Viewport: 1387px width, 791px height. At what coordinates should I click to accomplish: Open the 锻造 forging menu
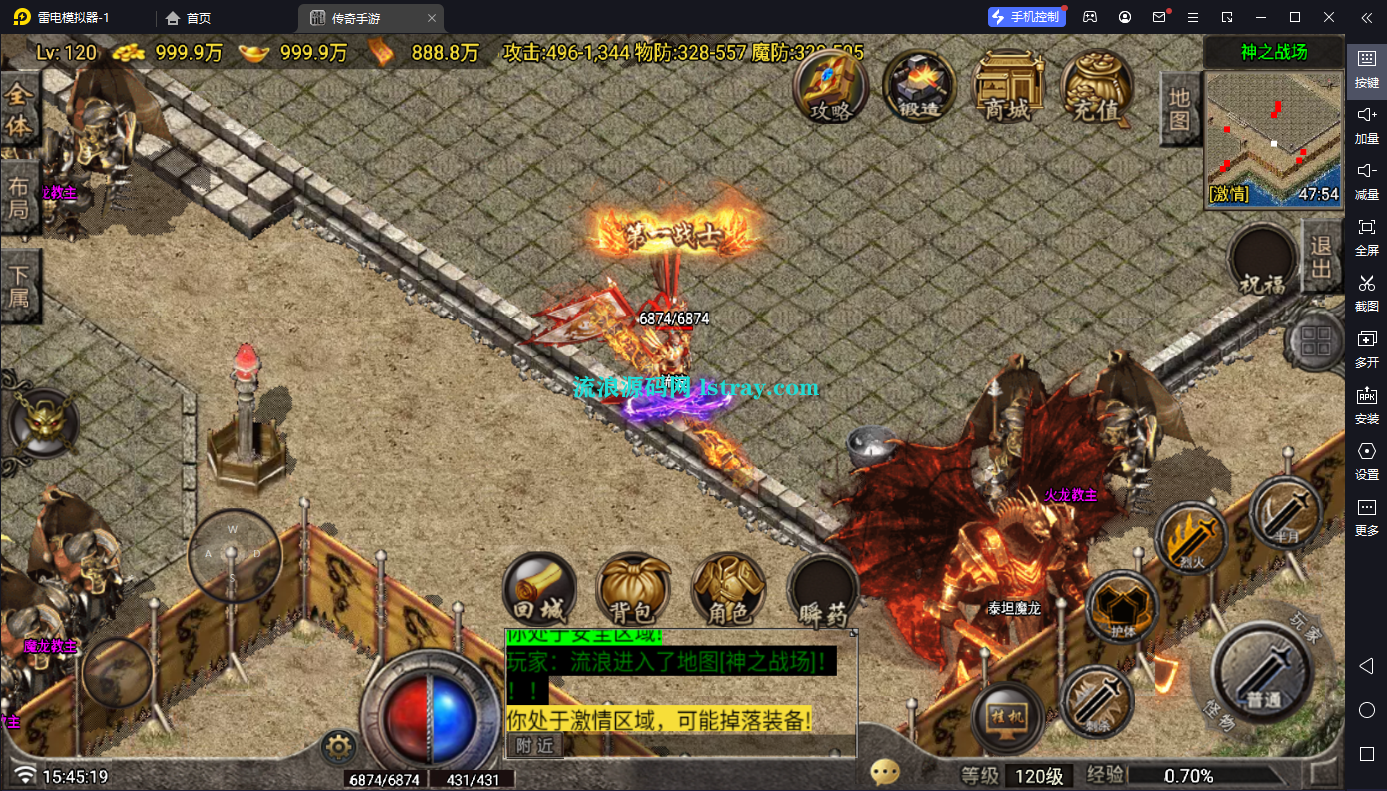pos(918,87)
